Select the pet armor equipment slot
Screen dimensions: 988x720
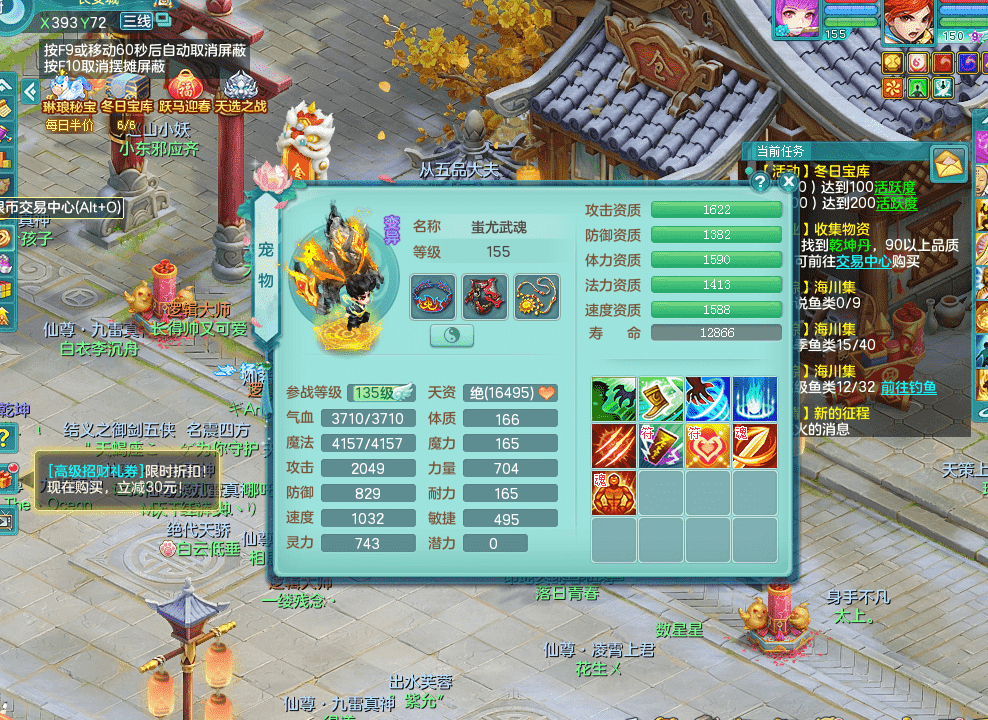[x=485, y=297]
